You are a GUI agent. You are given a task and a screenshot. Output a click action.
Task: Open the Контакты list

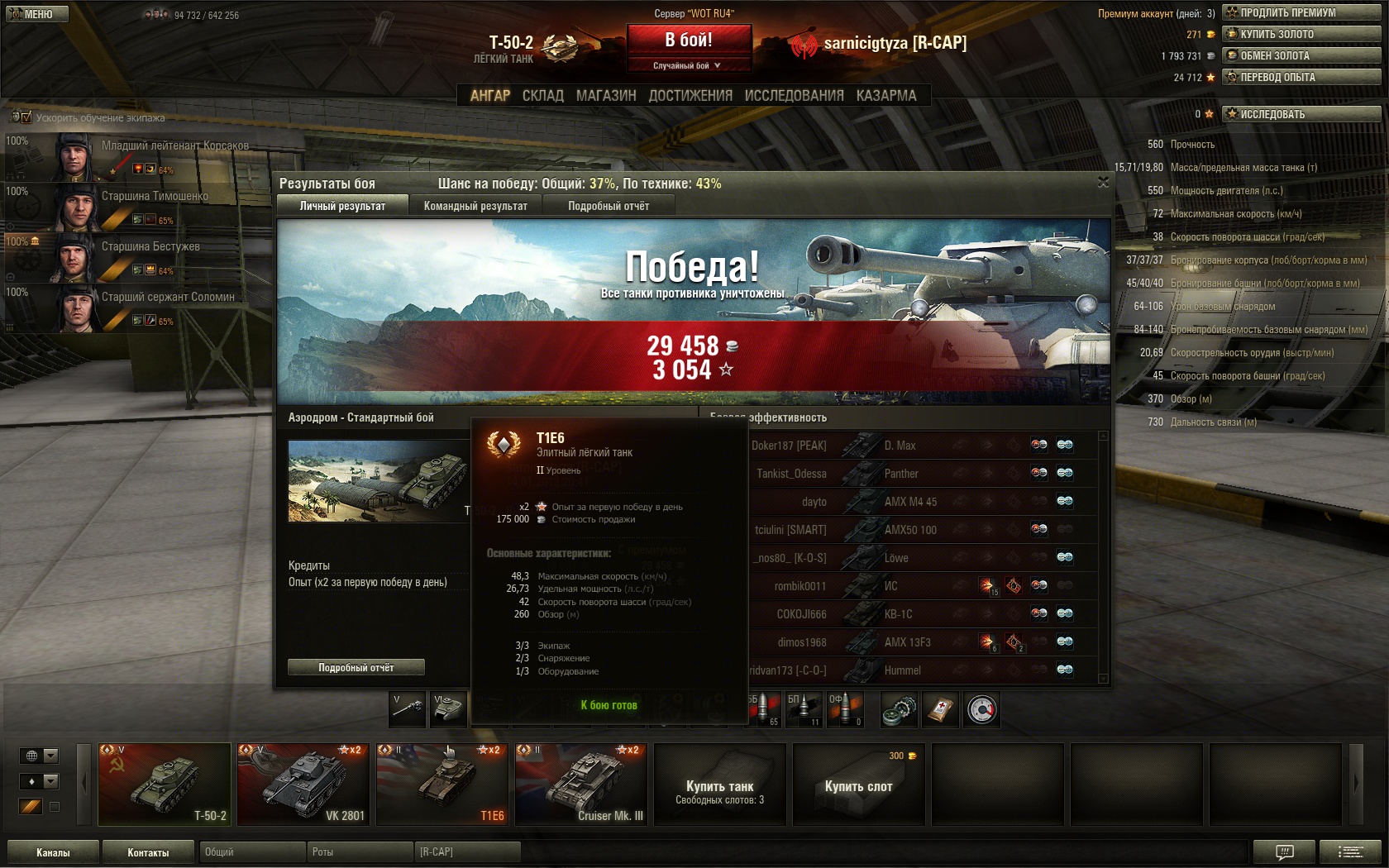point(148,852)
